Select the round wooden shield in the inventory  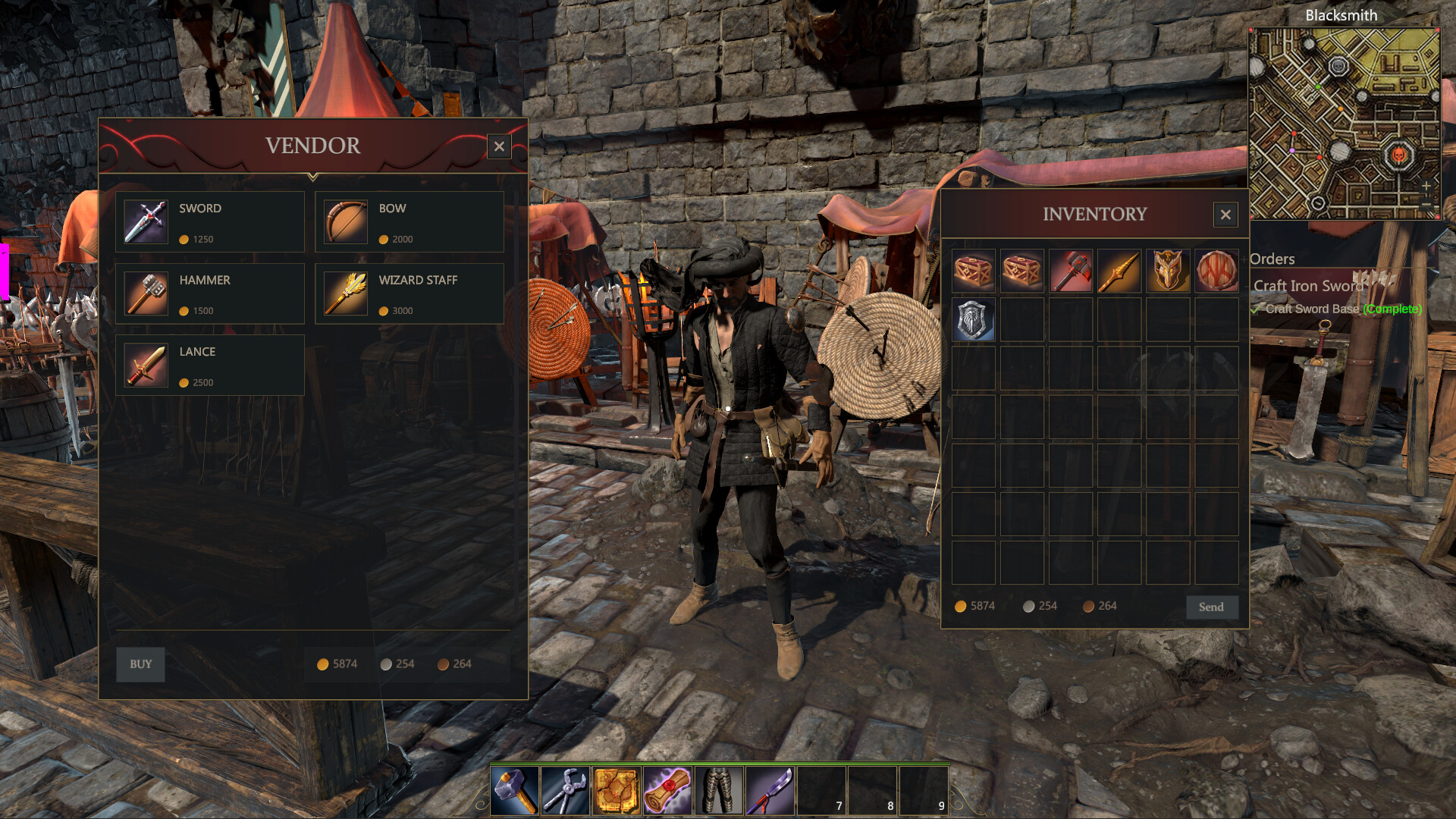(x=1217, y=271)
